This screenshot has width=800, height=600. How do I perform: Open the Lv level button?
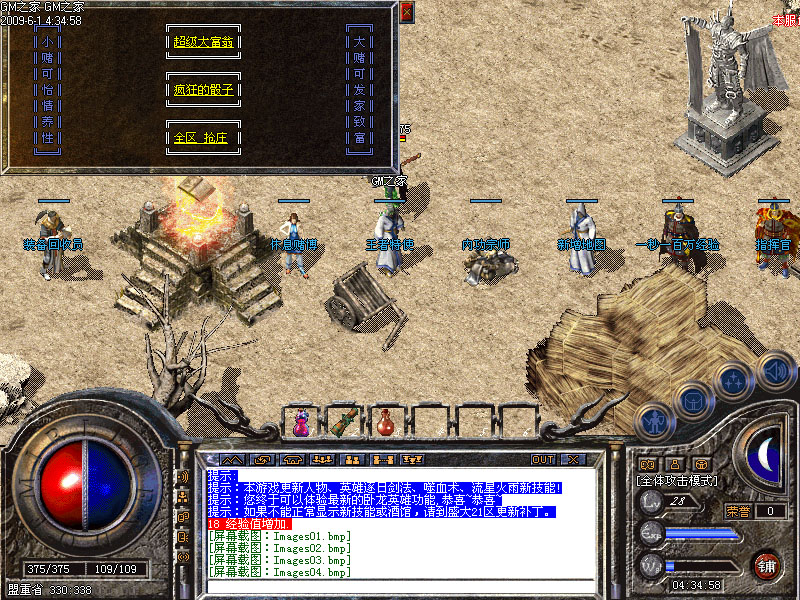coord(652,500)
